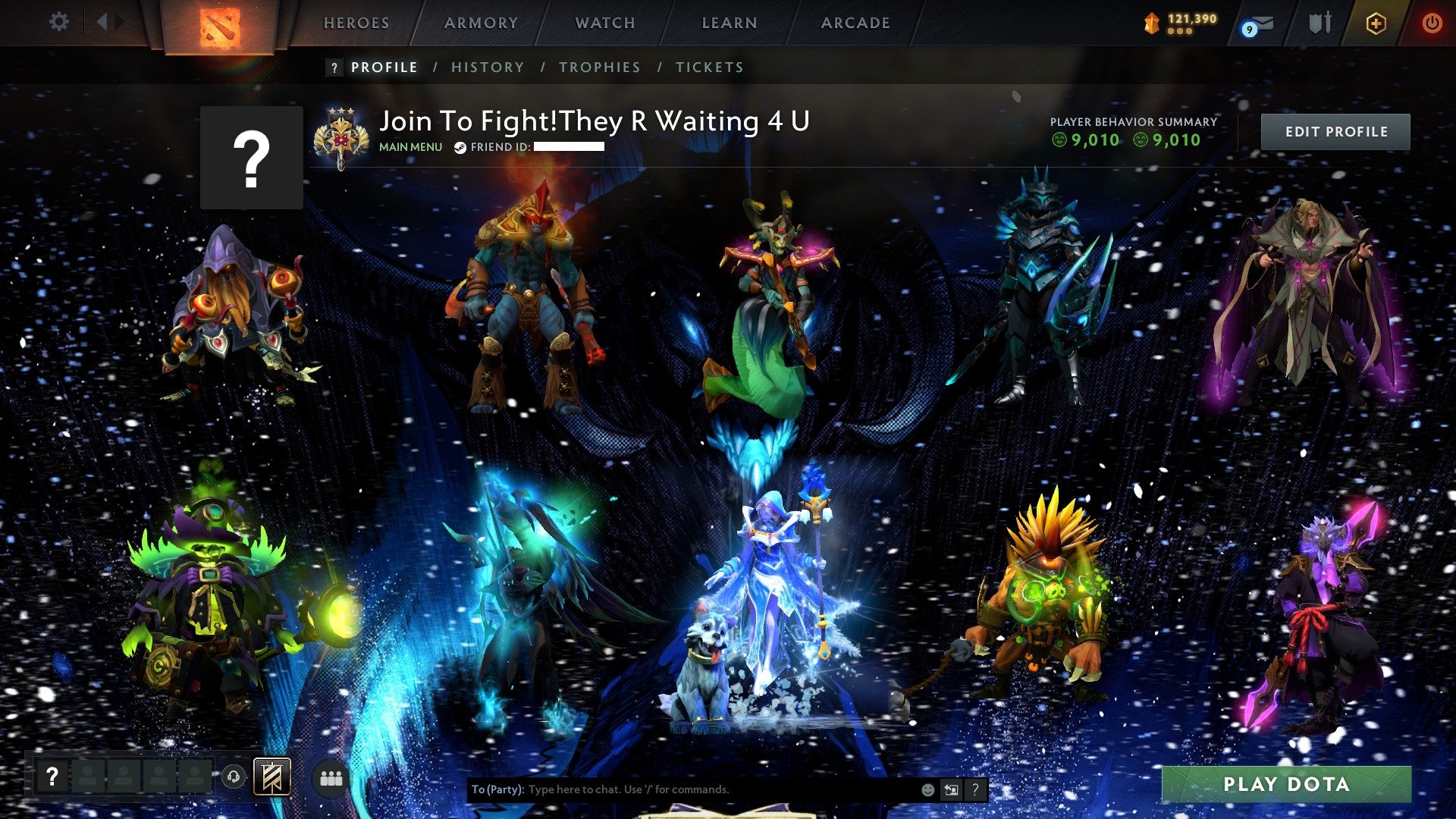Click the red power button icon
This screenshot has height=819, width=1456.
[1432, 22]
